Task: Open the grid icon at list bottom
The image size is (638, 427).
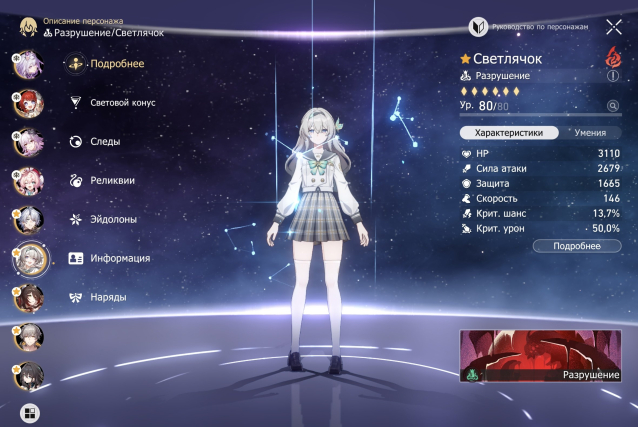Action: point(28,411)
